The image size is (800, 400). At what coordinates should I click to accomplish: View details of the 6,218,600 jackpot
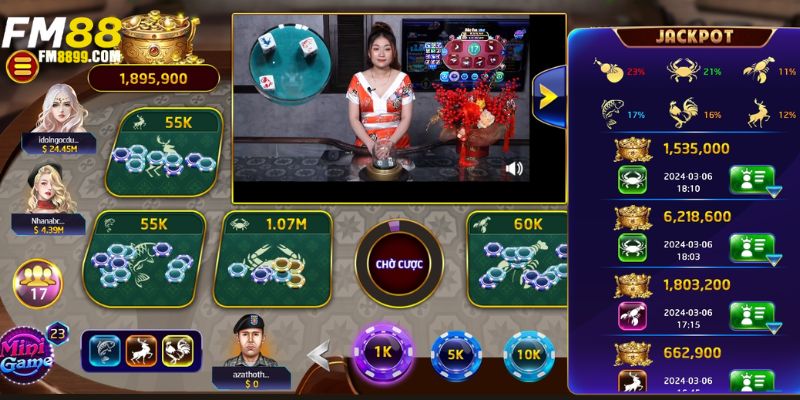pyautogui.click(x=752, y=248)
